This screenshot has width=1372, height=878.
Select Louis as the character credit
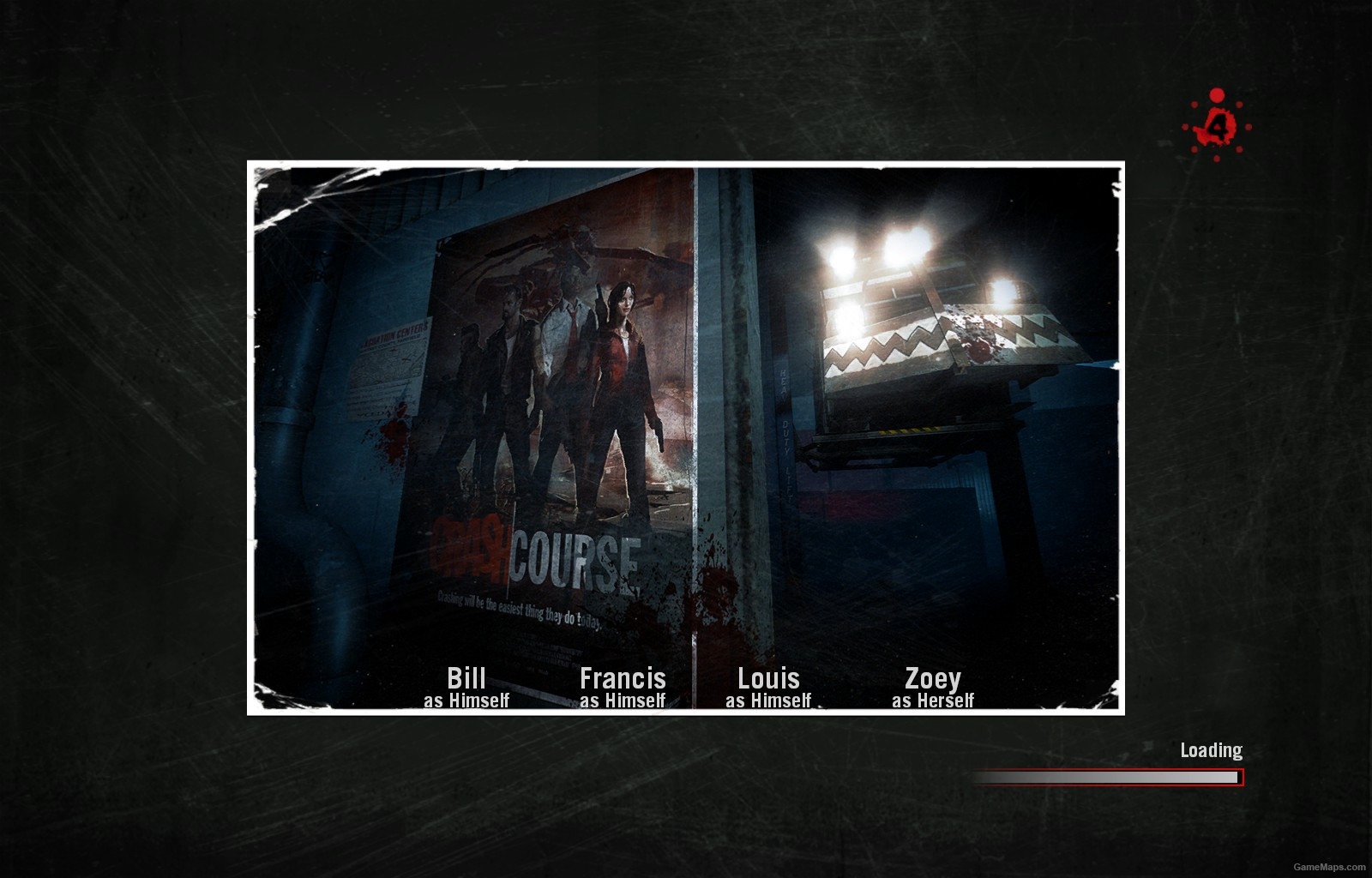pyautogui.click(x=768, y=678)
